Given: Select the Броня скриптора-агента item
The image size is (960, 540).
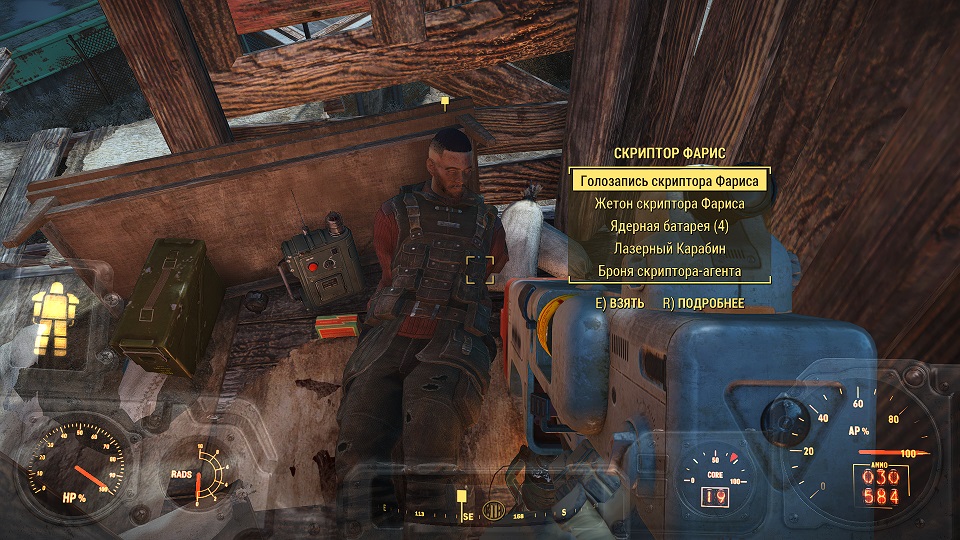Looking at the screenshot, I should (670, 270).
